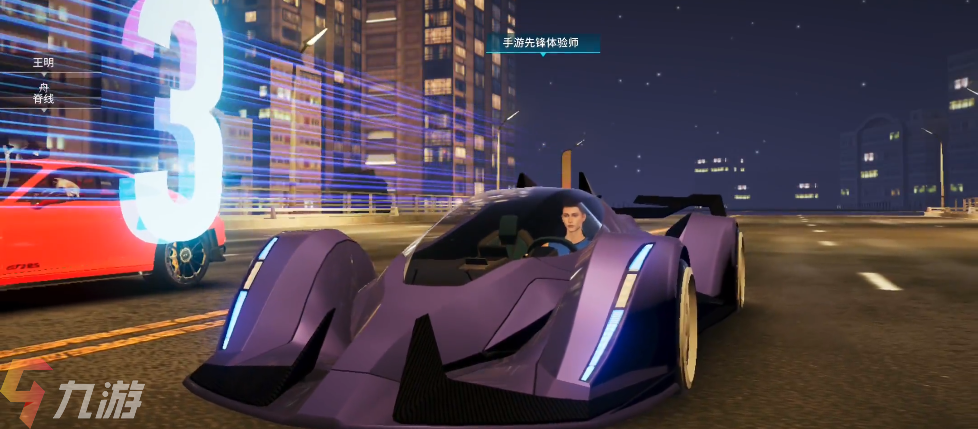Select the 手游先锋体验师 player name tag
Image resolution: width=978 pixels, height=429 pixels.
[x=543, y=43]
